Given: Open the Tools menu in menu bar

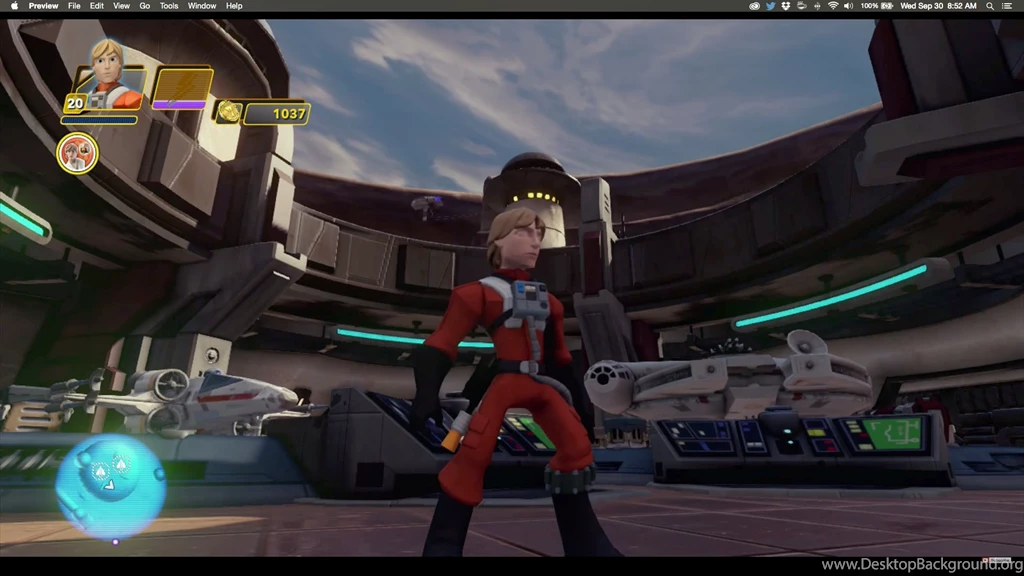Looking at the screenshot, I should pos(169,6).
